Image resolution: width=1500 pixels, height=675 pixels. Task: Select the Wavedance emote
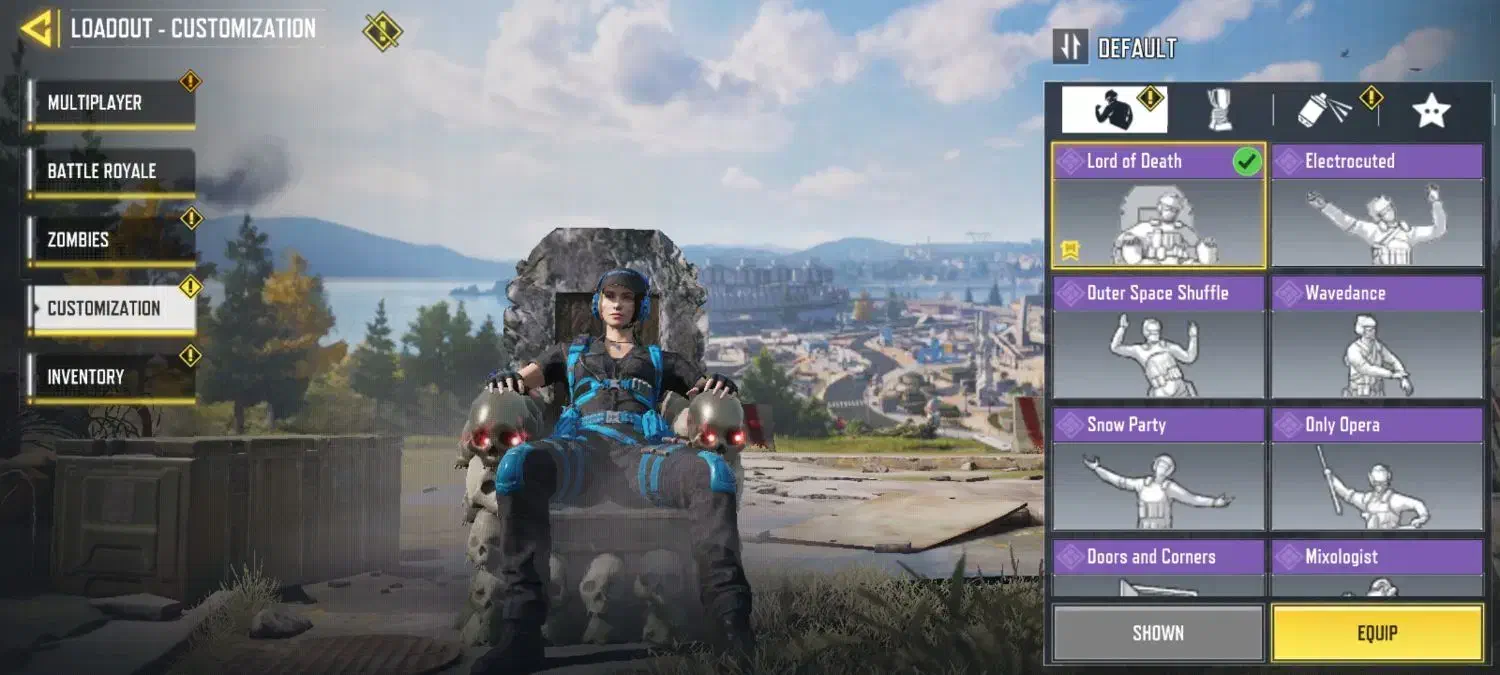click(x=1377, y=338)
